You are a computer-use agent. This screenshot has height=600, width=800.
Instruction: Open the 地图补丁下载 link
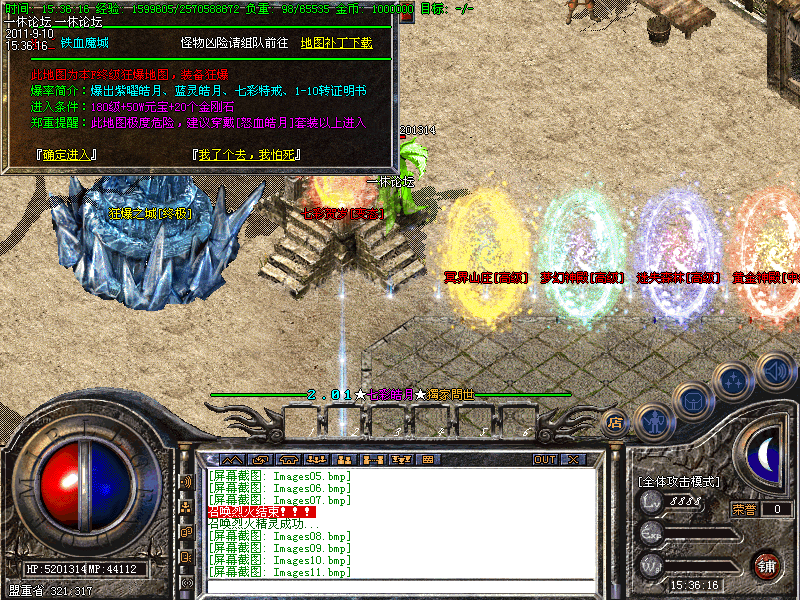point(336,43)
